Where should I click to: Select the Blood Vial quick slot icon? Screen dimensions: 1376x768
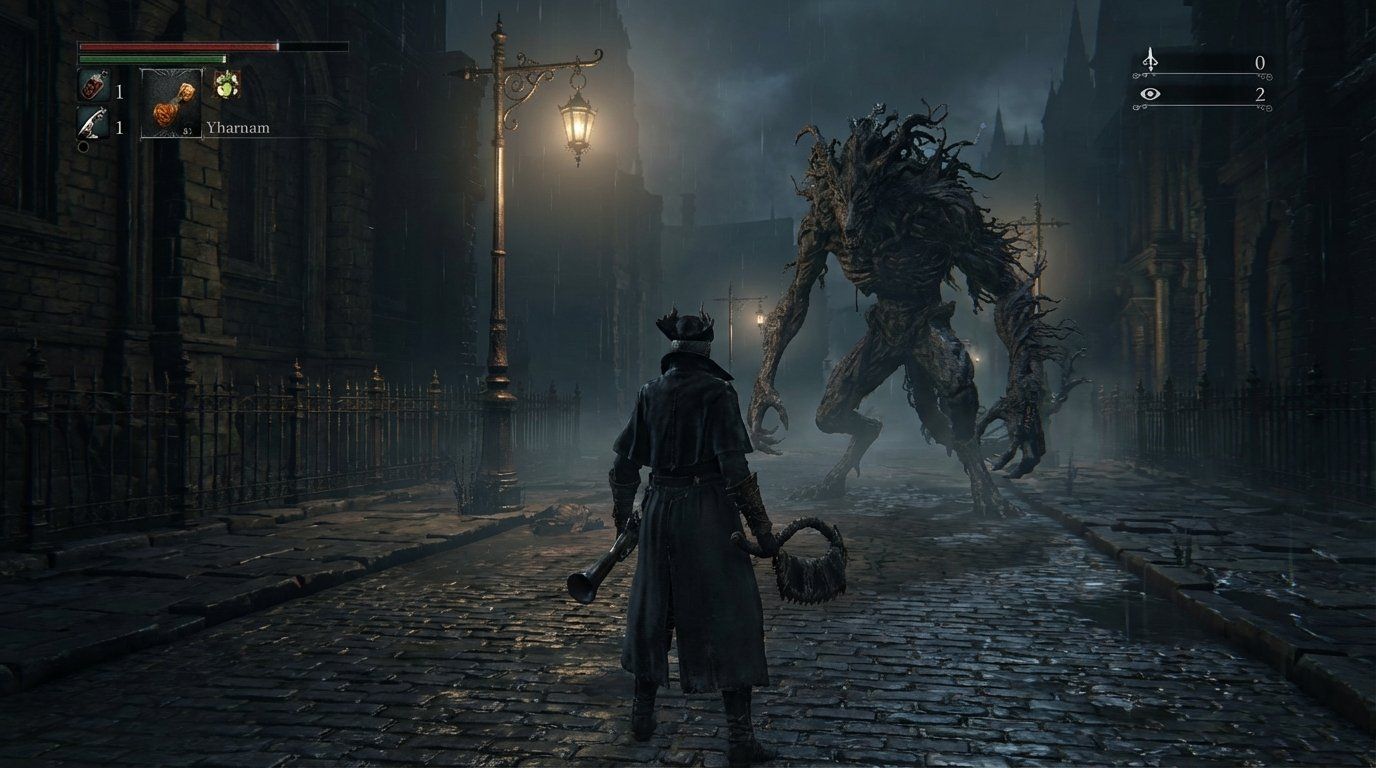(93, 85)
